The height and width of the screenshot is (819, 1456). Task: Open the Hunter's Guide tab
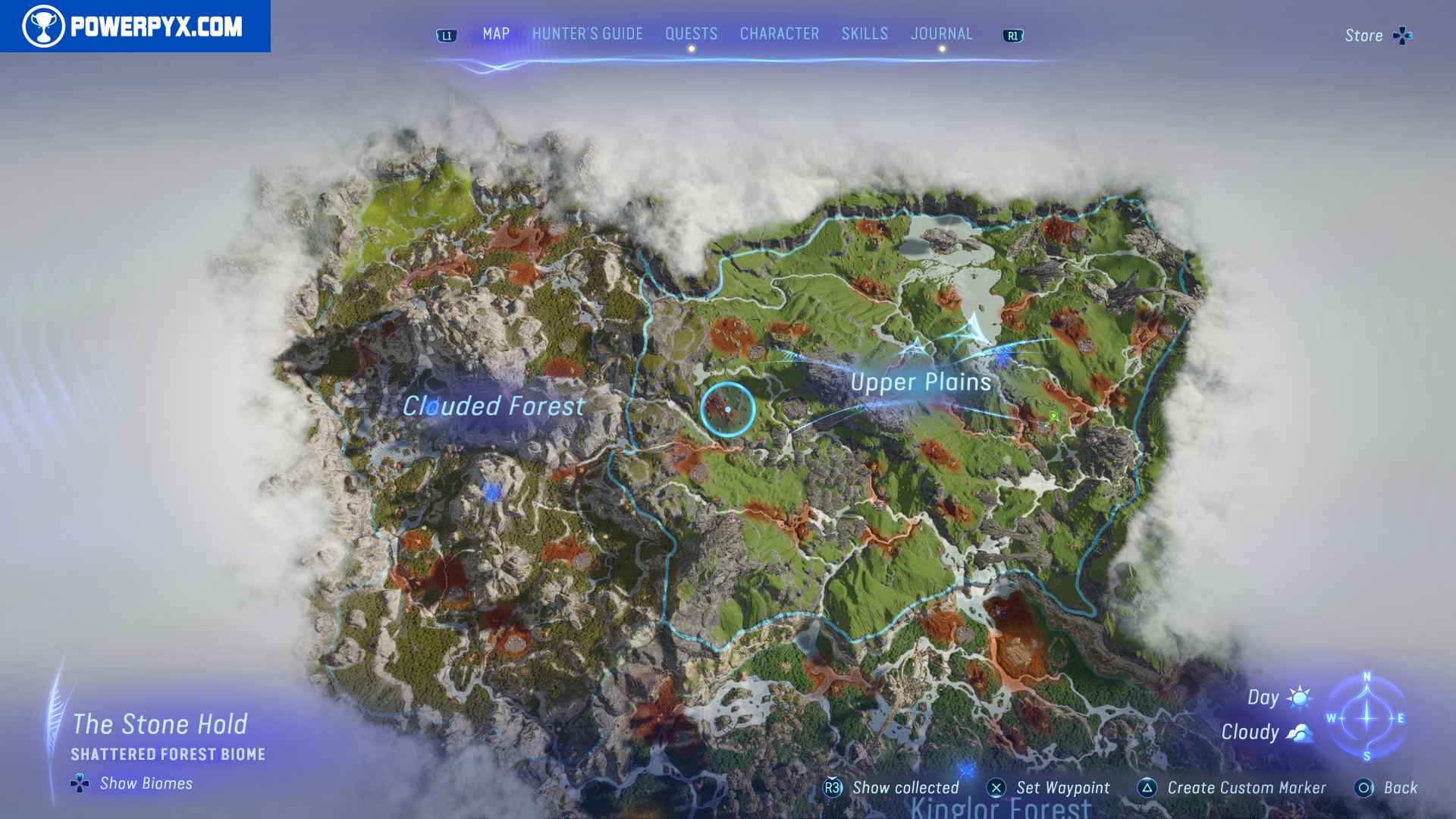click(586, 33)
